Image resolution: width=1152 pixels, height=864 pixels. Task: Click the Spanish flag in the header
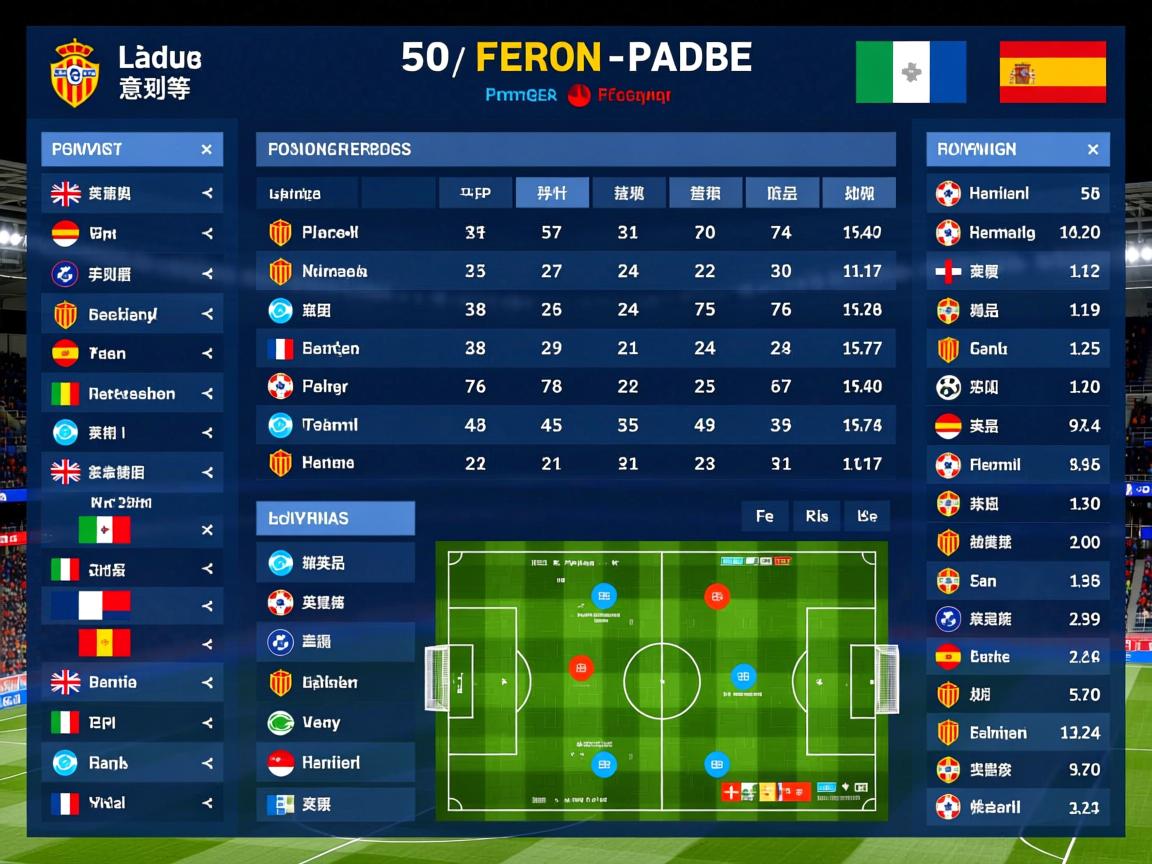tap(1052, 72)
